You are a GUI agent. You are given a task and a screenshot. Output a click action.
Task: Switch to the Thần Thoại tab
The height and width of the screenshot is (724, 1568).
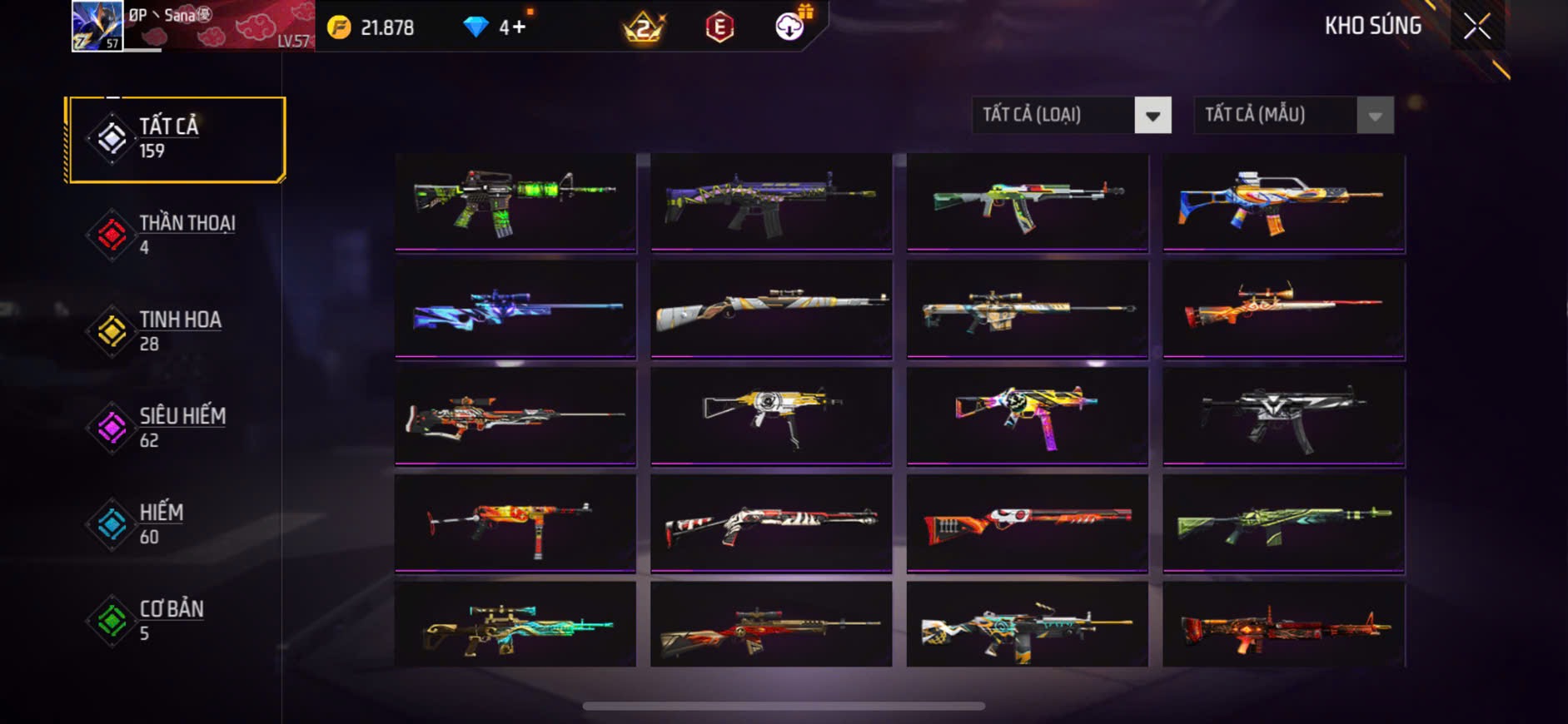tap(177, 235)
